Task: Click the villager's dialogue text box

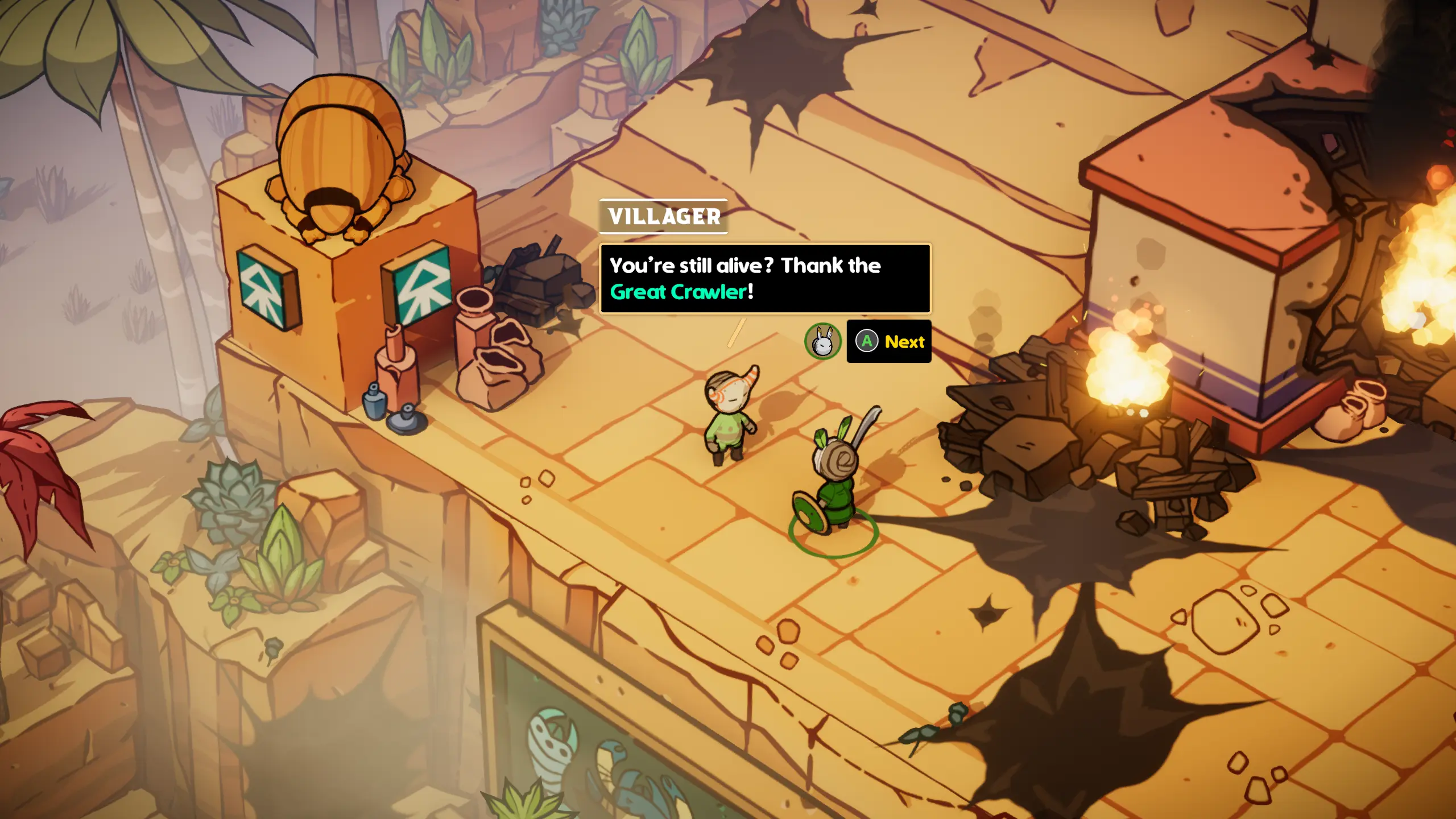Action: pyautogui.click(x=765, y=279)
